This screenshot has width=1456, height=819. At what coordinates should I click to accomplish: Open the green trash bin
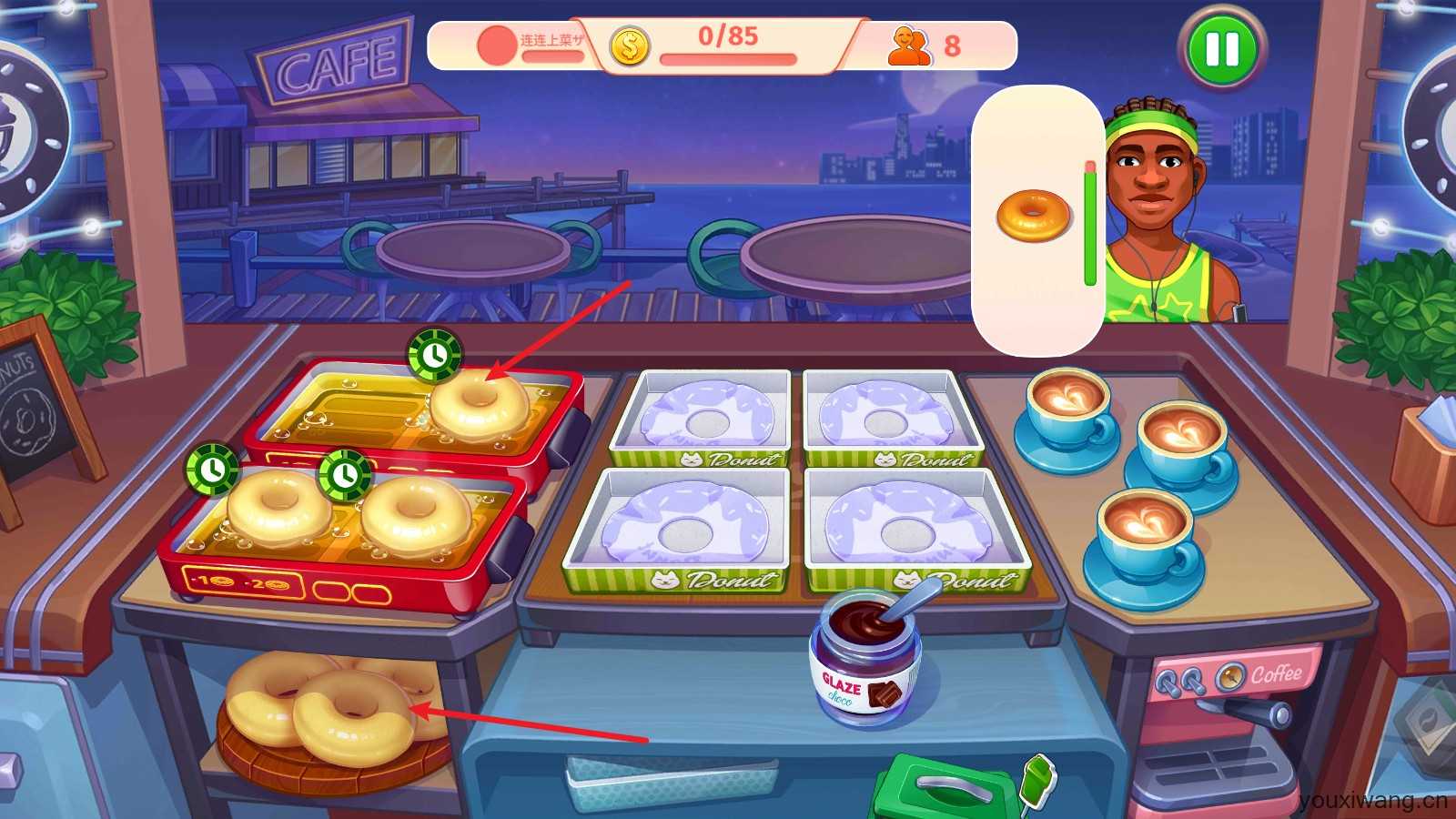tap(946, 788)
